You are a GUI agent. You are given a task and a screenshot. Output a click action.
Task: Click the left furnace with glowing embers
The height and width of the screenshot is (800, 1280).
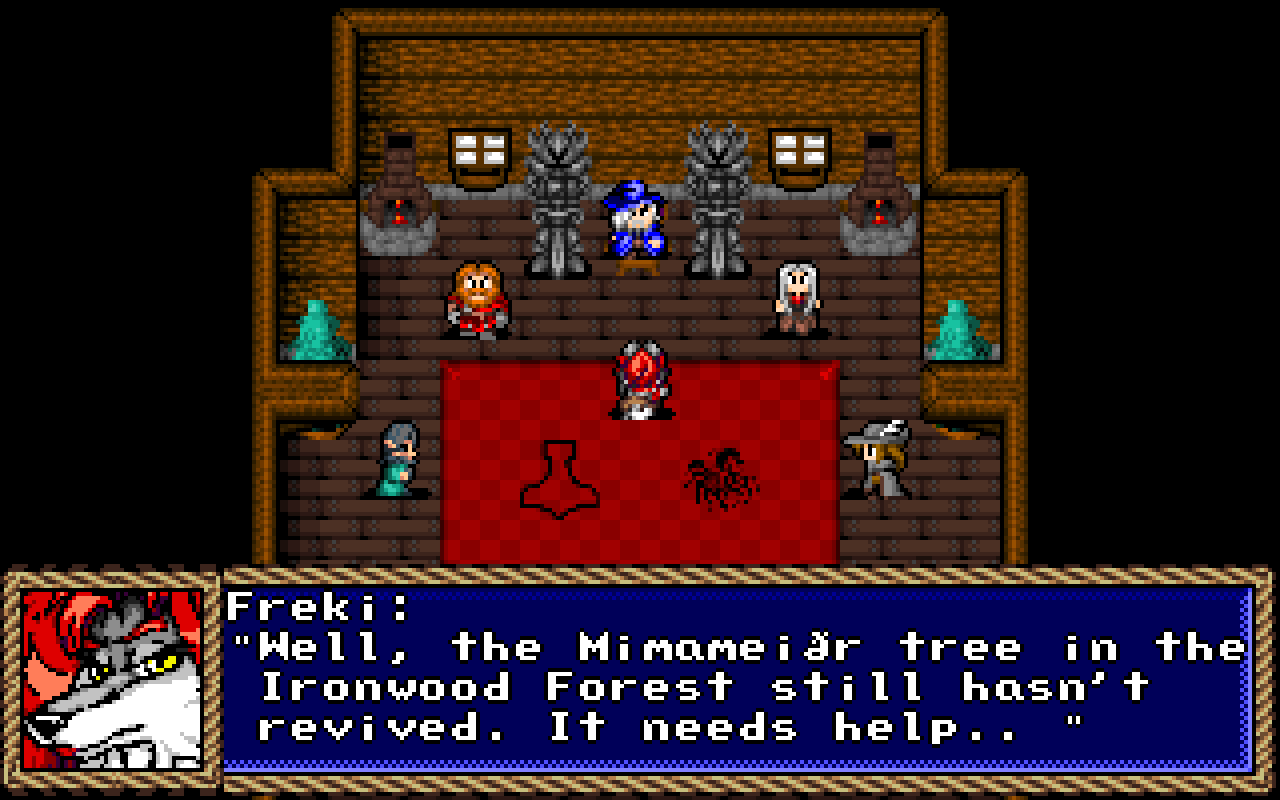399,195
